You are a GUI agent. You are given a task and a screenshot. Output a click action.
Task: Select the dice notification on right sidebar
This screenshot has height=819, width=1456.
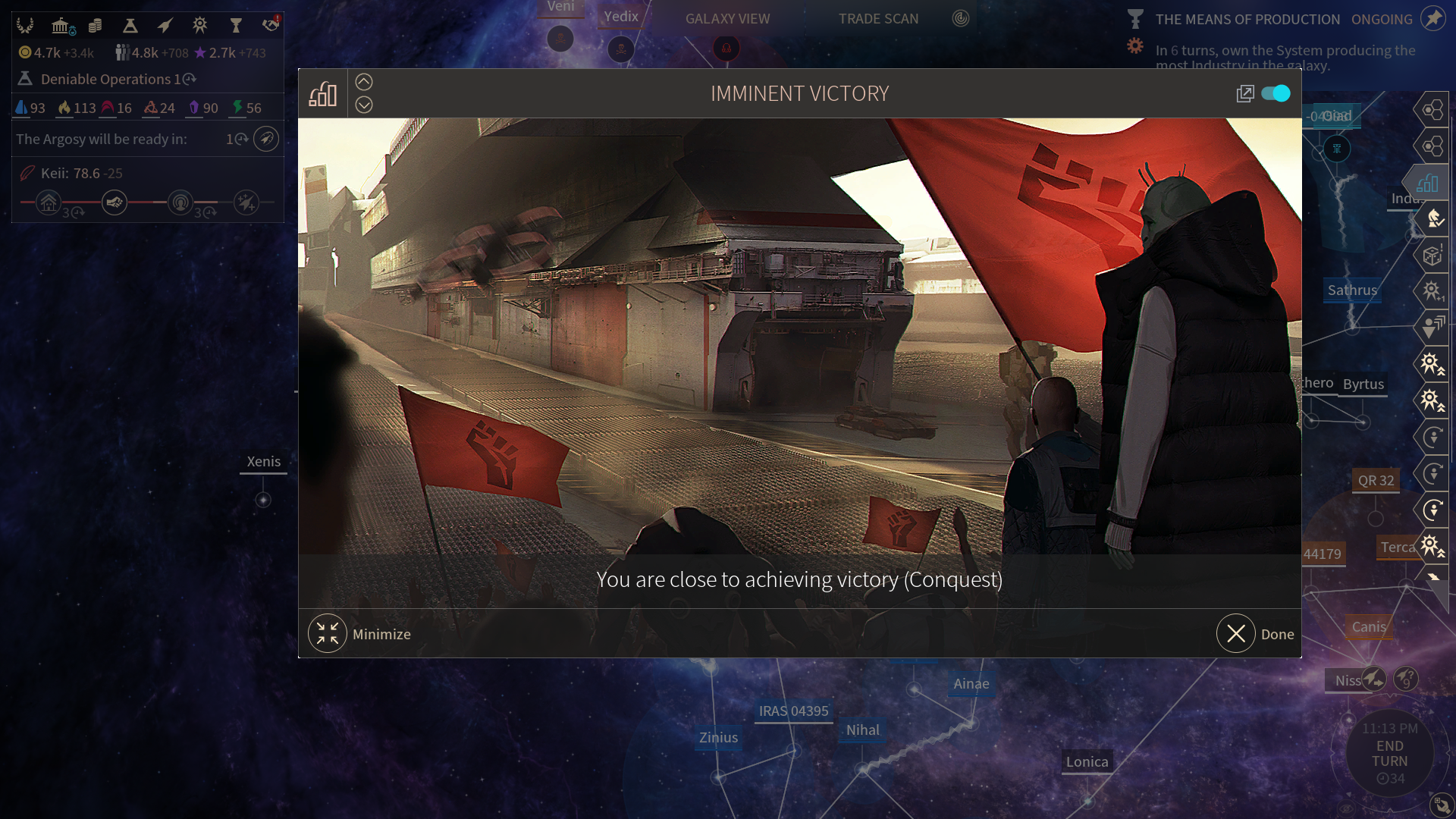(1432, 256)
